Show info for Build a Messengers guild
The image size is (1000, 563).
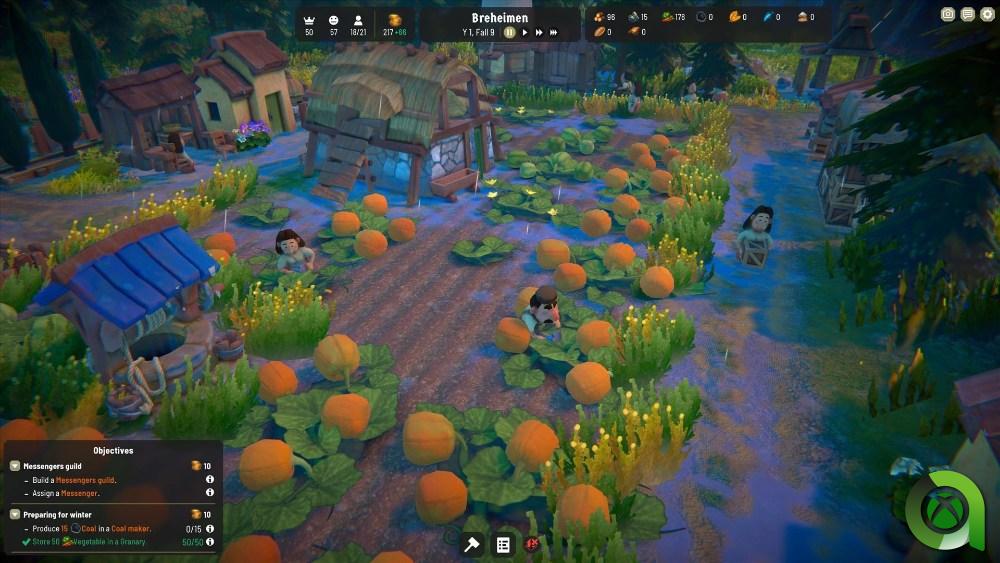(x=210, y=480)
